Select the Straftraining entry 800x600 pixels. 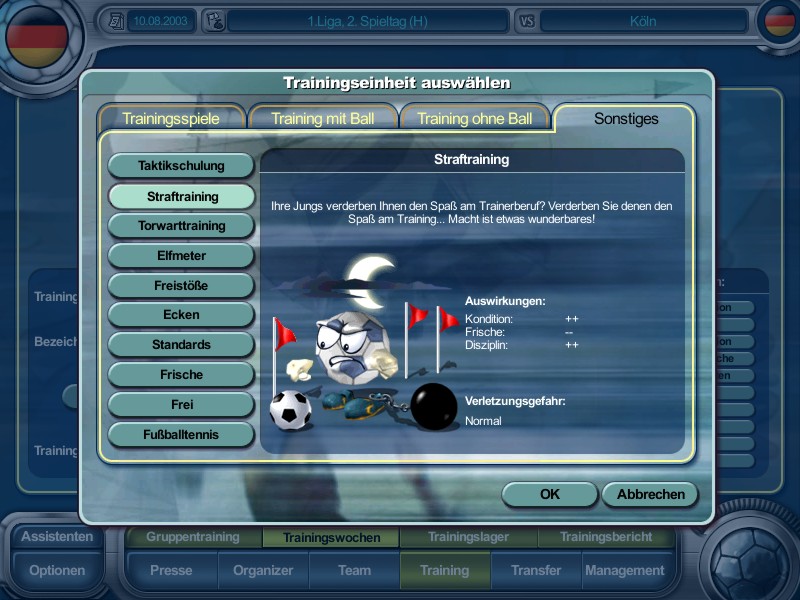[181, 196]
